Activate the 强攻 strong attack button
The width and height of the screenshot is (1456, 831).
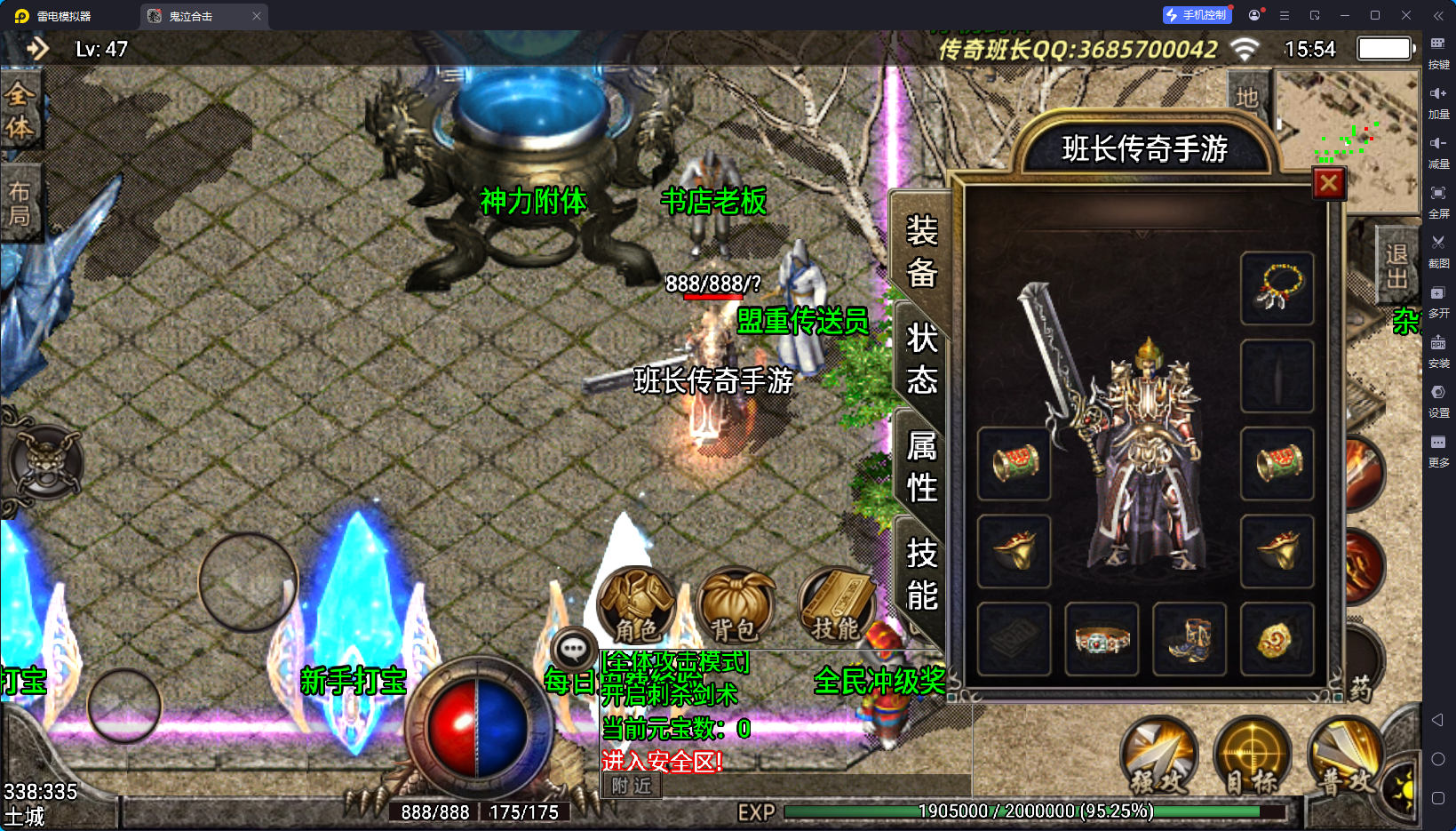[1158, 756]
